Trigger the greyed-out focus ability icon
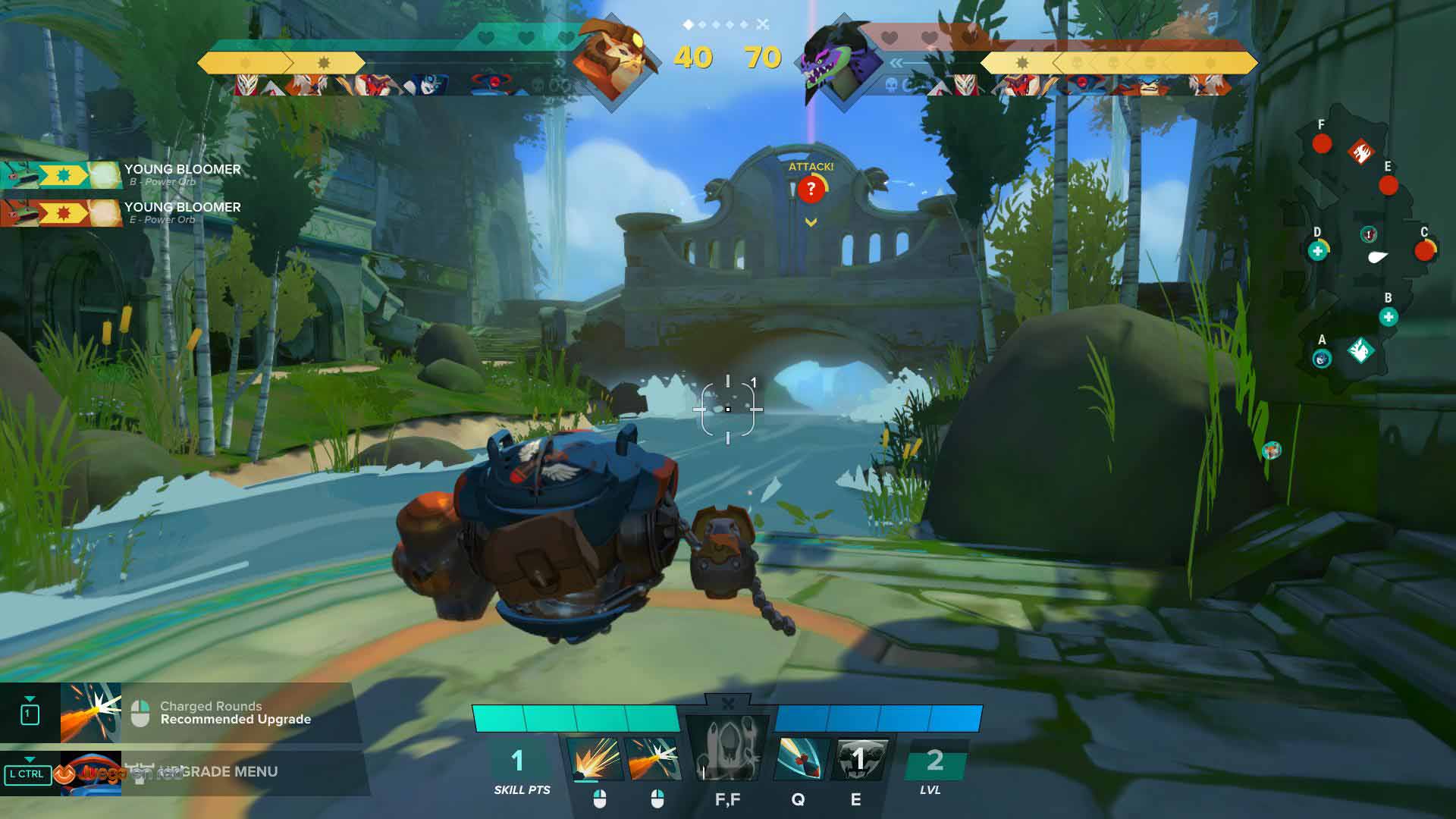 [727, 751]
